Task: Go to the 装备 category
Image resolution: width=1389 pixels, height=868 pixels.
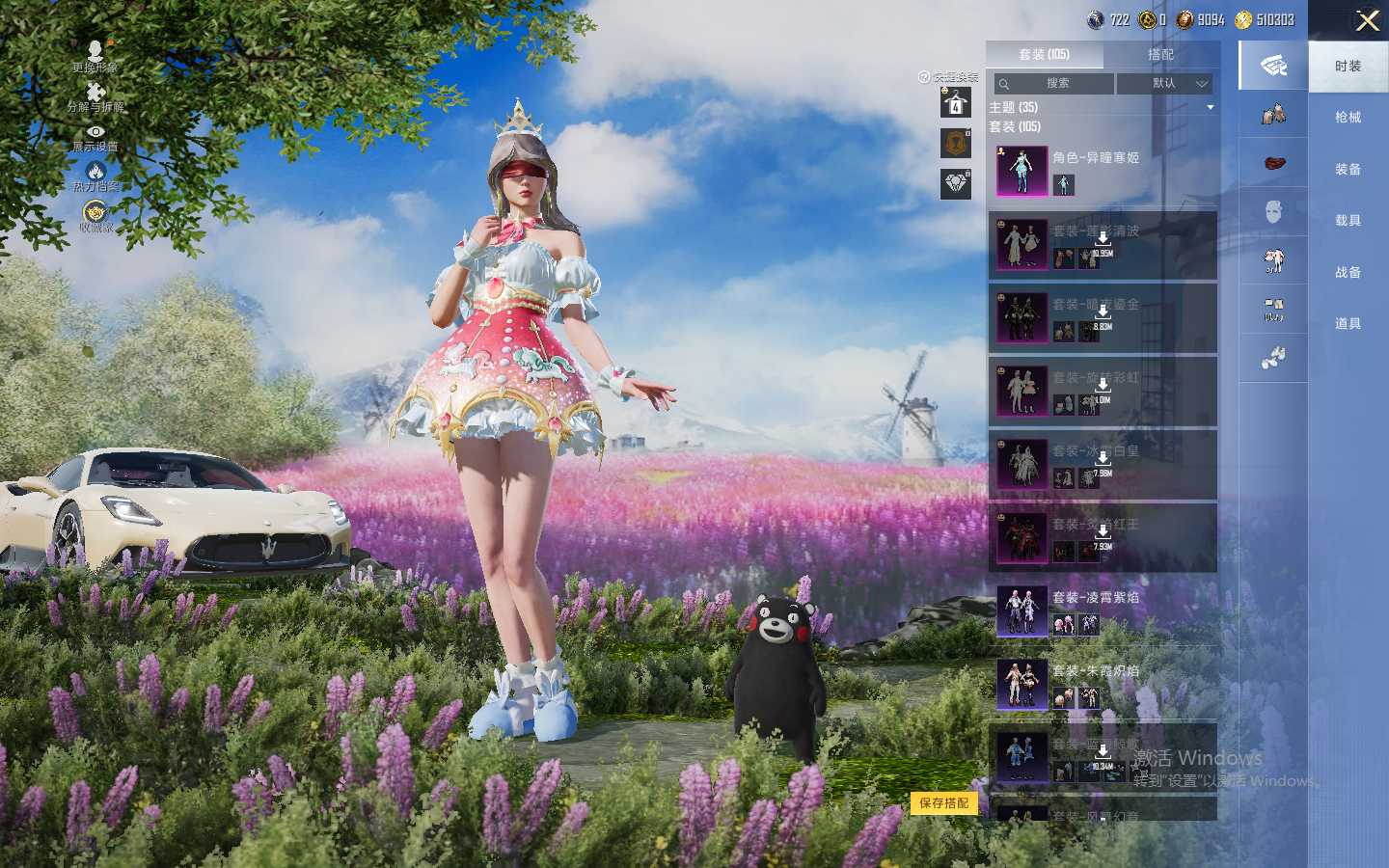Action: [x=1348, y=170]
